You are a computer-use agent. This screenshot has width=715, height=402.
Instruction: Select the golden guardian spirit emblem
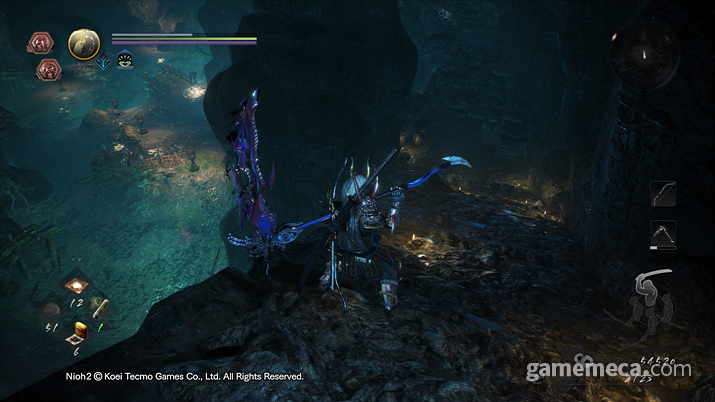tap(83, 44)
